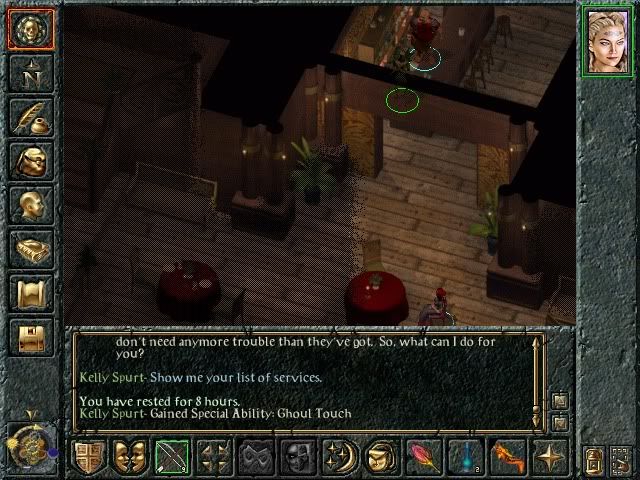Open the options chest button
Viewport: 640px width, 480px height.
click(31, 337)
